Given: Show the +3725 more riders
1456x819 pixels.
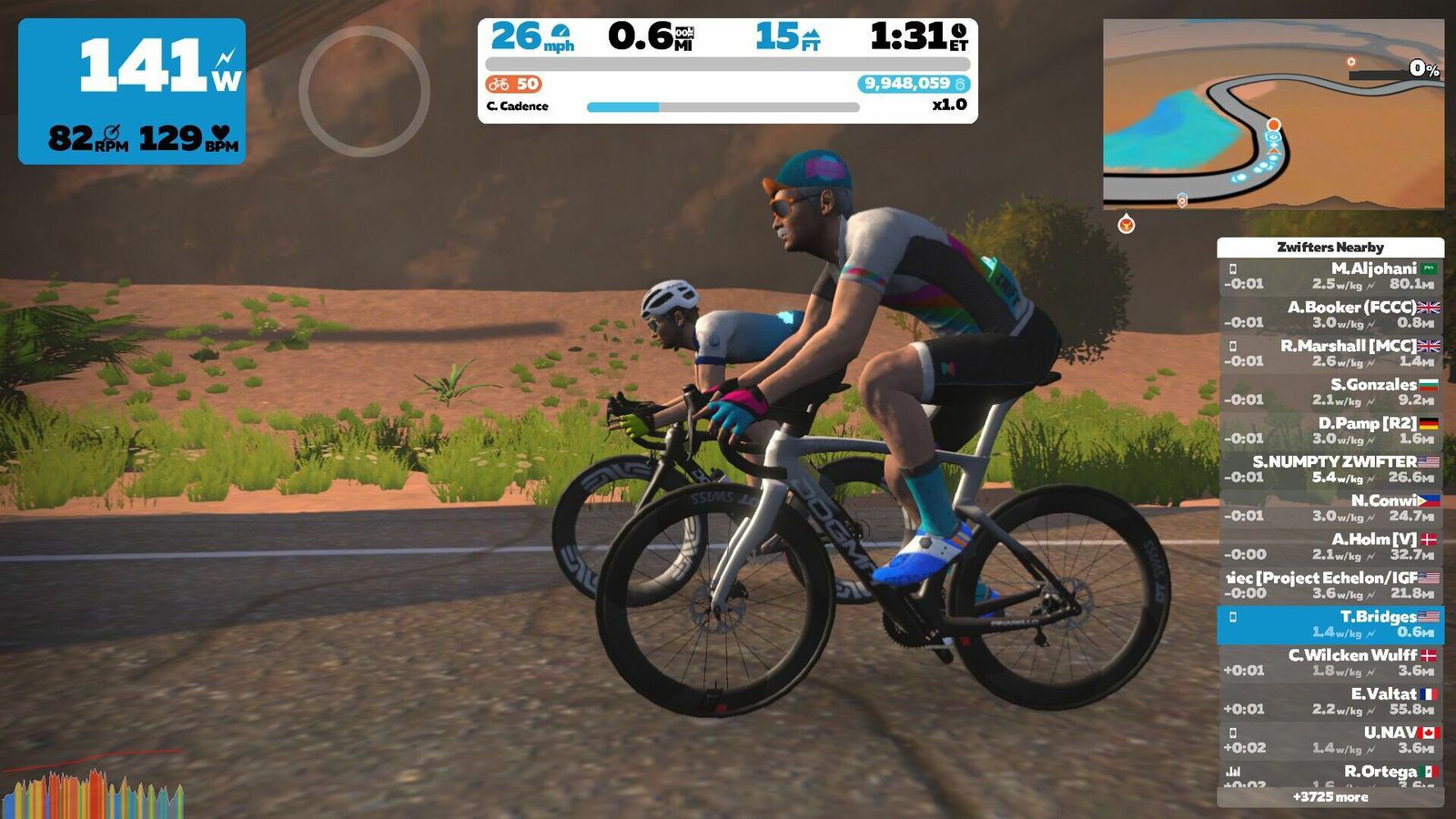Looking at the screenshot, I should click(1330, 797).
